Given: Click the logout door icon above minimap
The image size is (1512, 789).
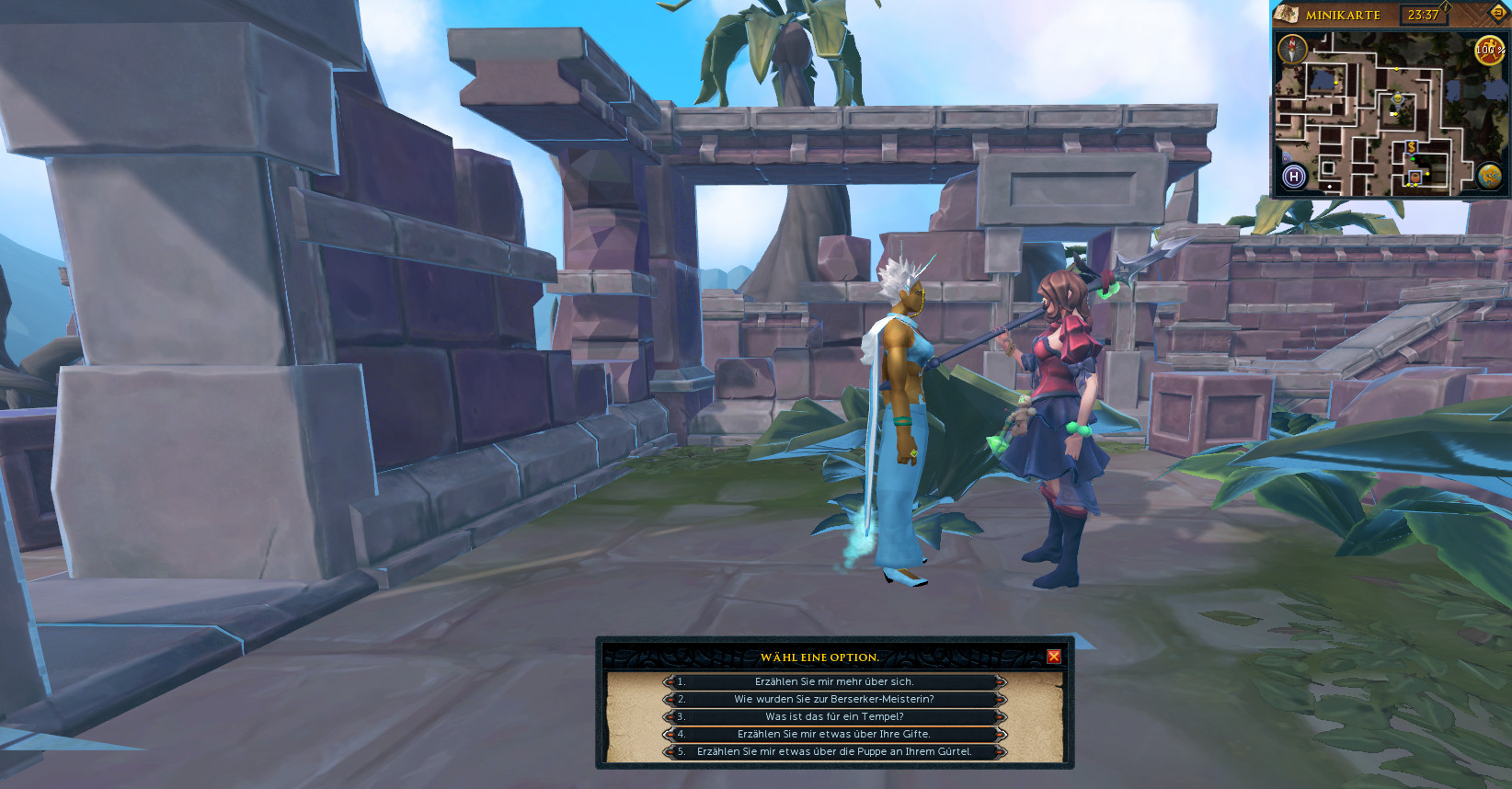Looking at the screenshot, I should (x=1497, y=13).
